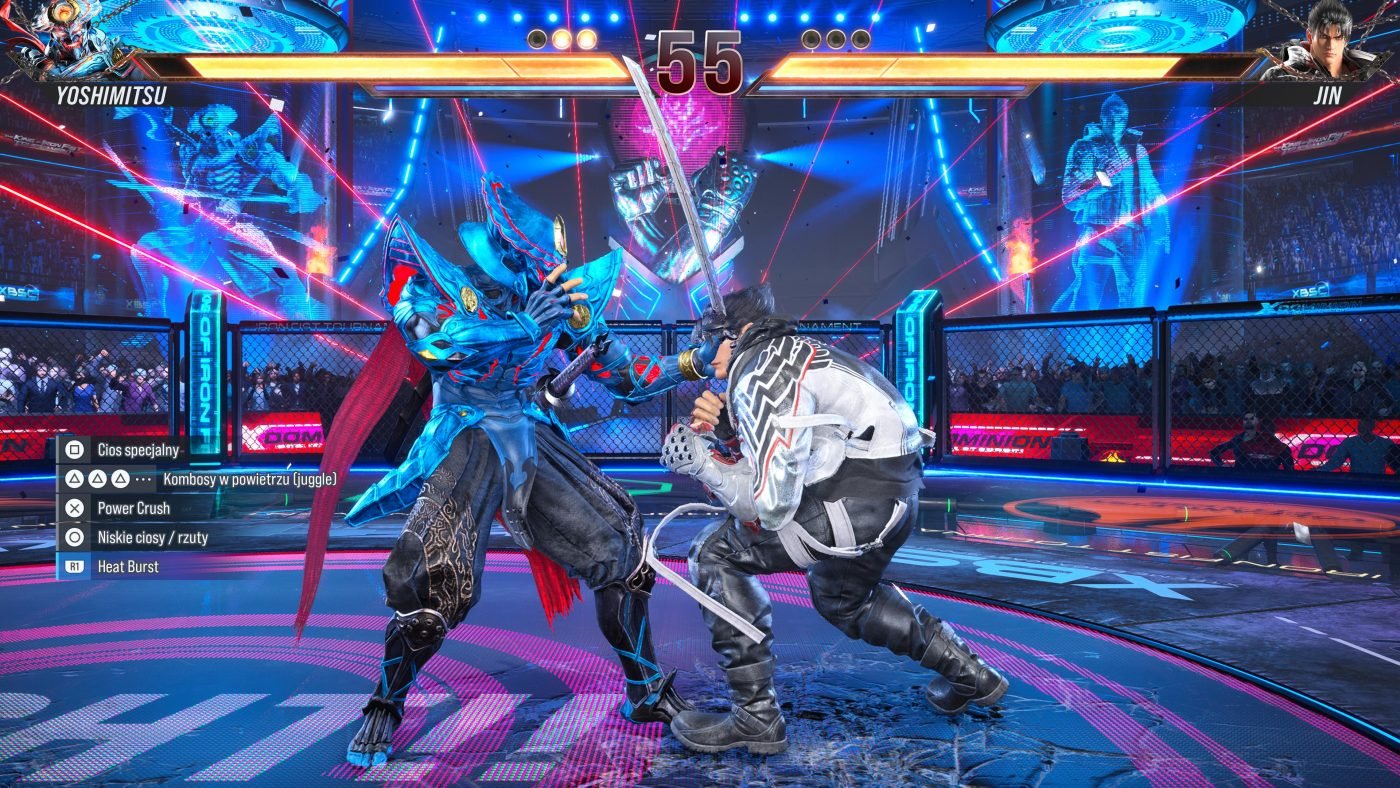
Task: Click Yoshimitsu's character portrait
Action: pos(62,42)
